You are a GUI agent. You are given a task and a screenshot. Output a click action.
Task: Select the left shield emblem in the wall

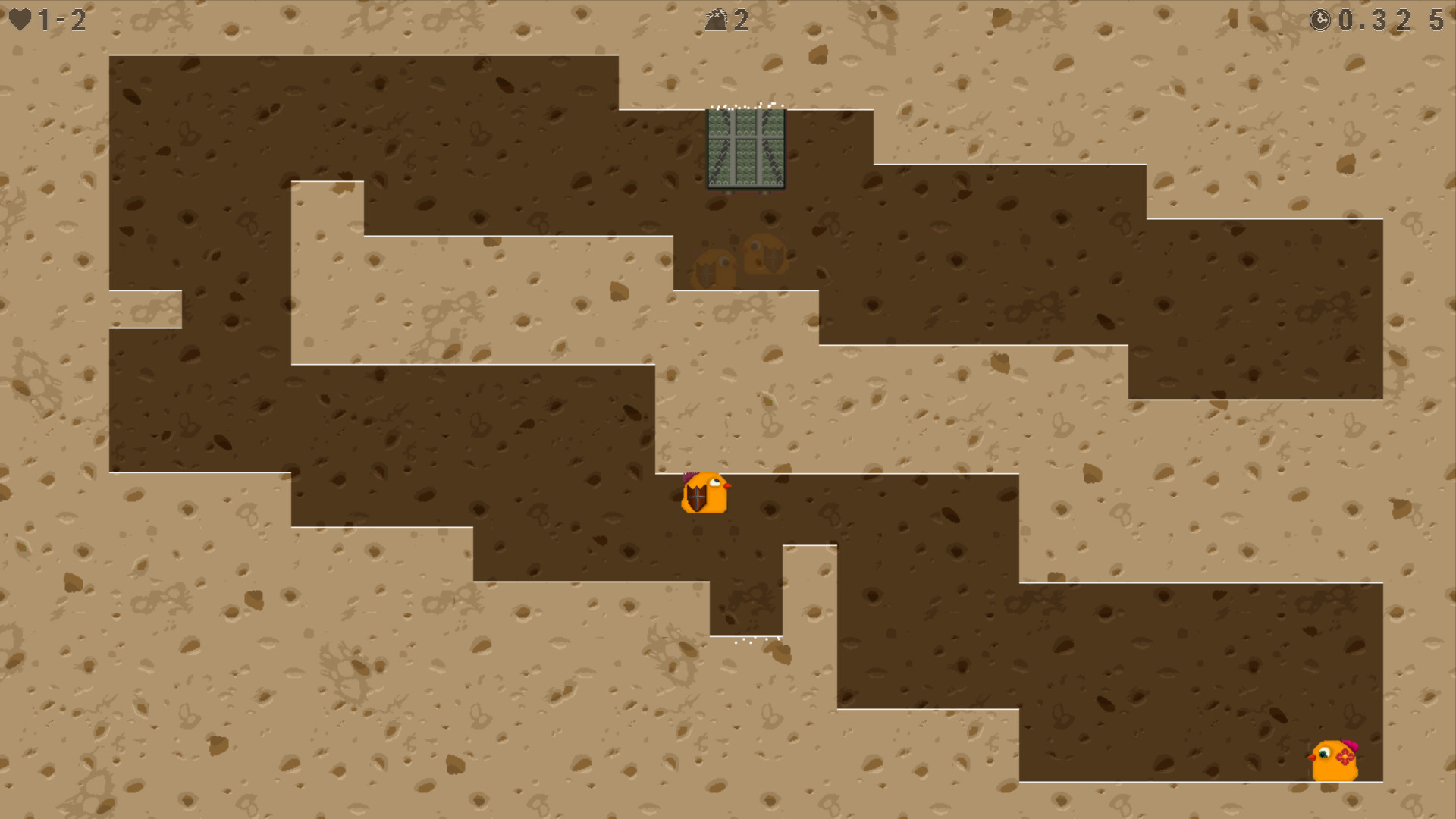705,273
